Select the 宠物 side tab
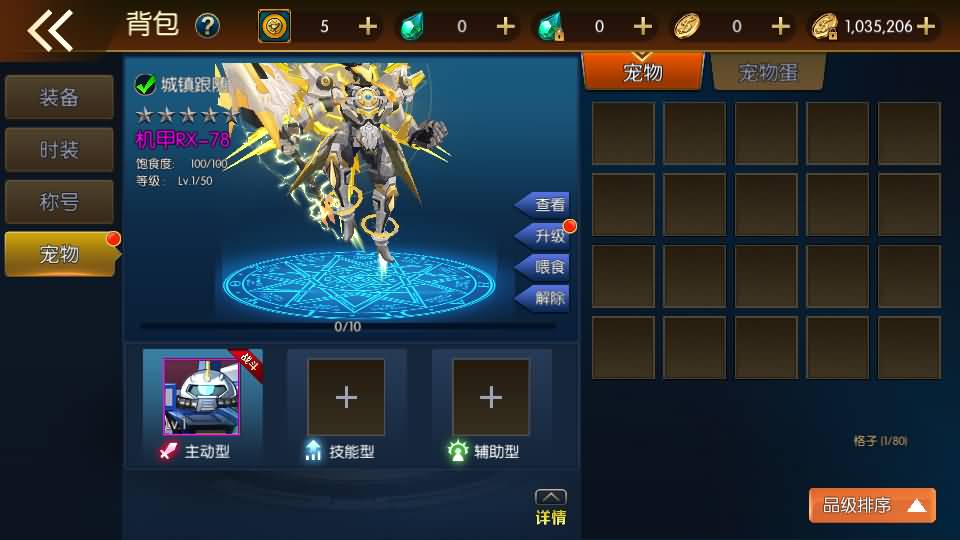Image resolution: width=960 pixels, height=540 pixels. coord(59,254)
